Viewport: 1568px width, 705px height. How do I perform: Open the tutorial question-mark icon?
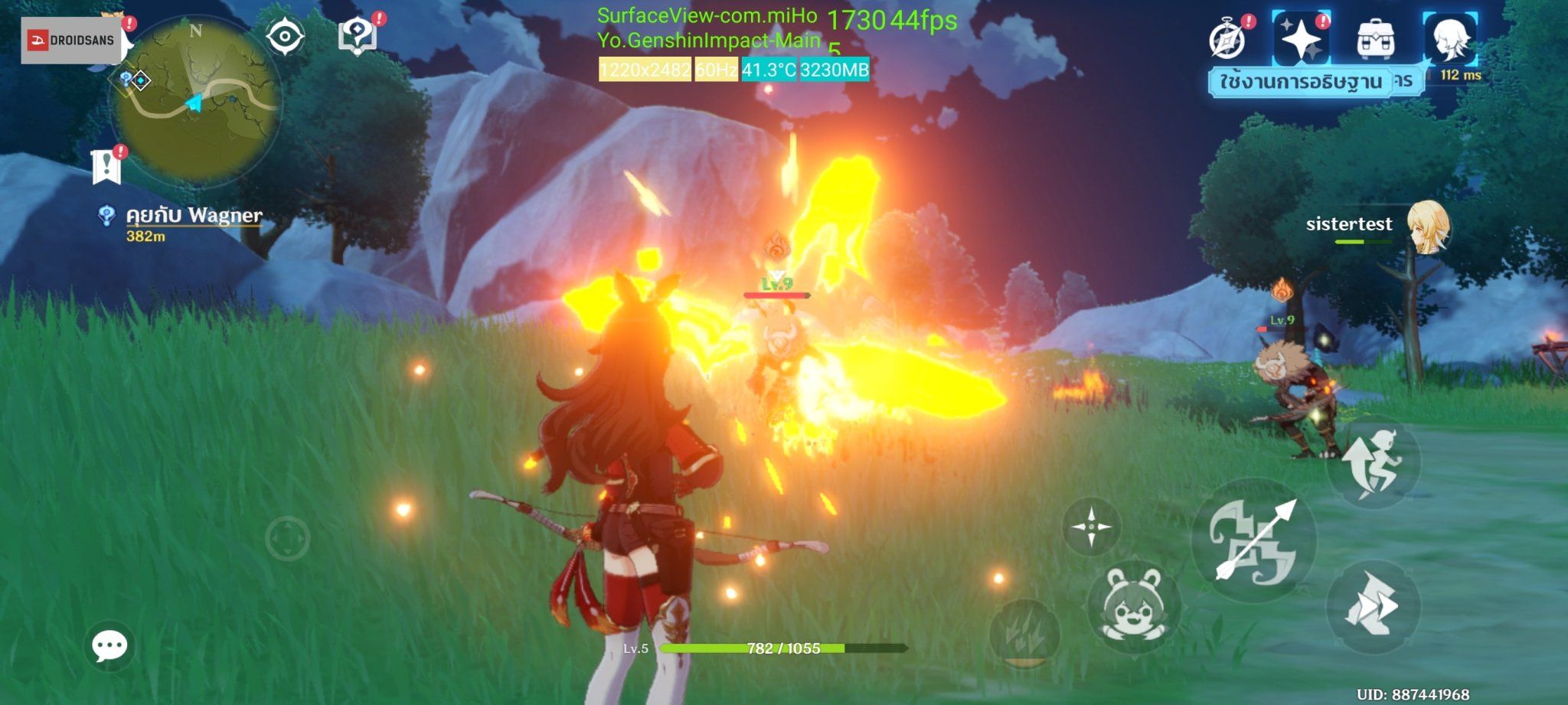coord(357,35)
